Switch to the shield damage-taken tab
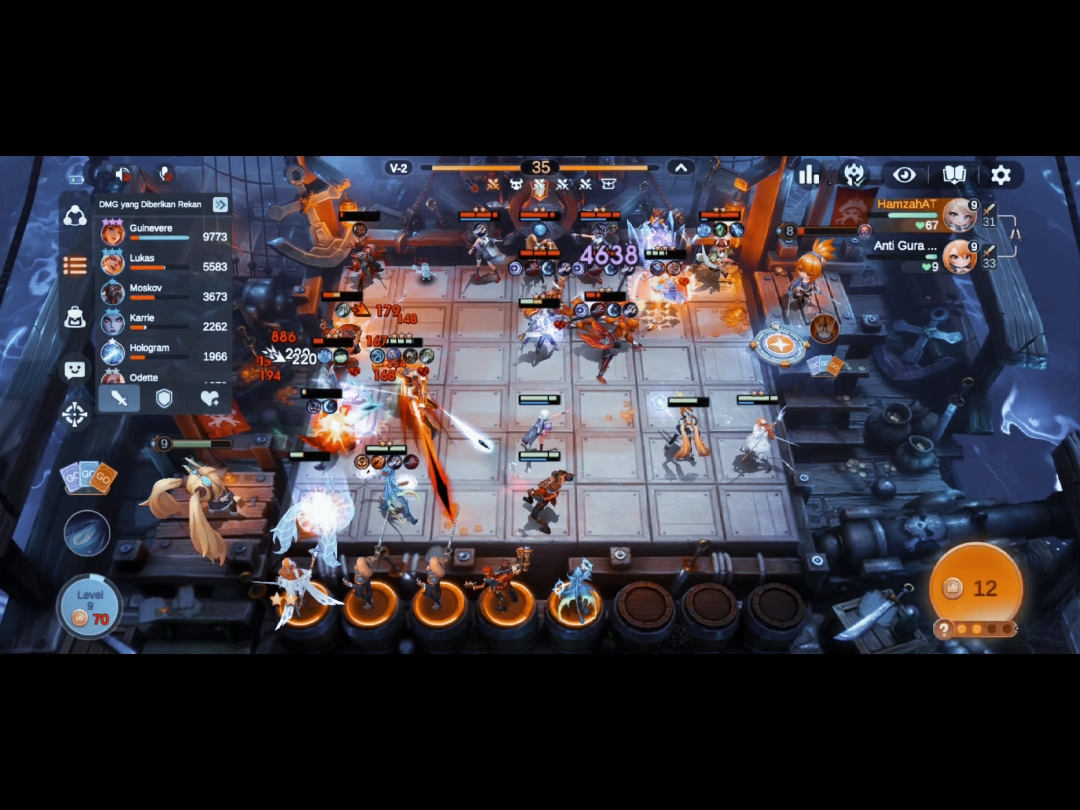Image resolution: width=1080 pixels, height=810 pixels. (x=164, y=398)
